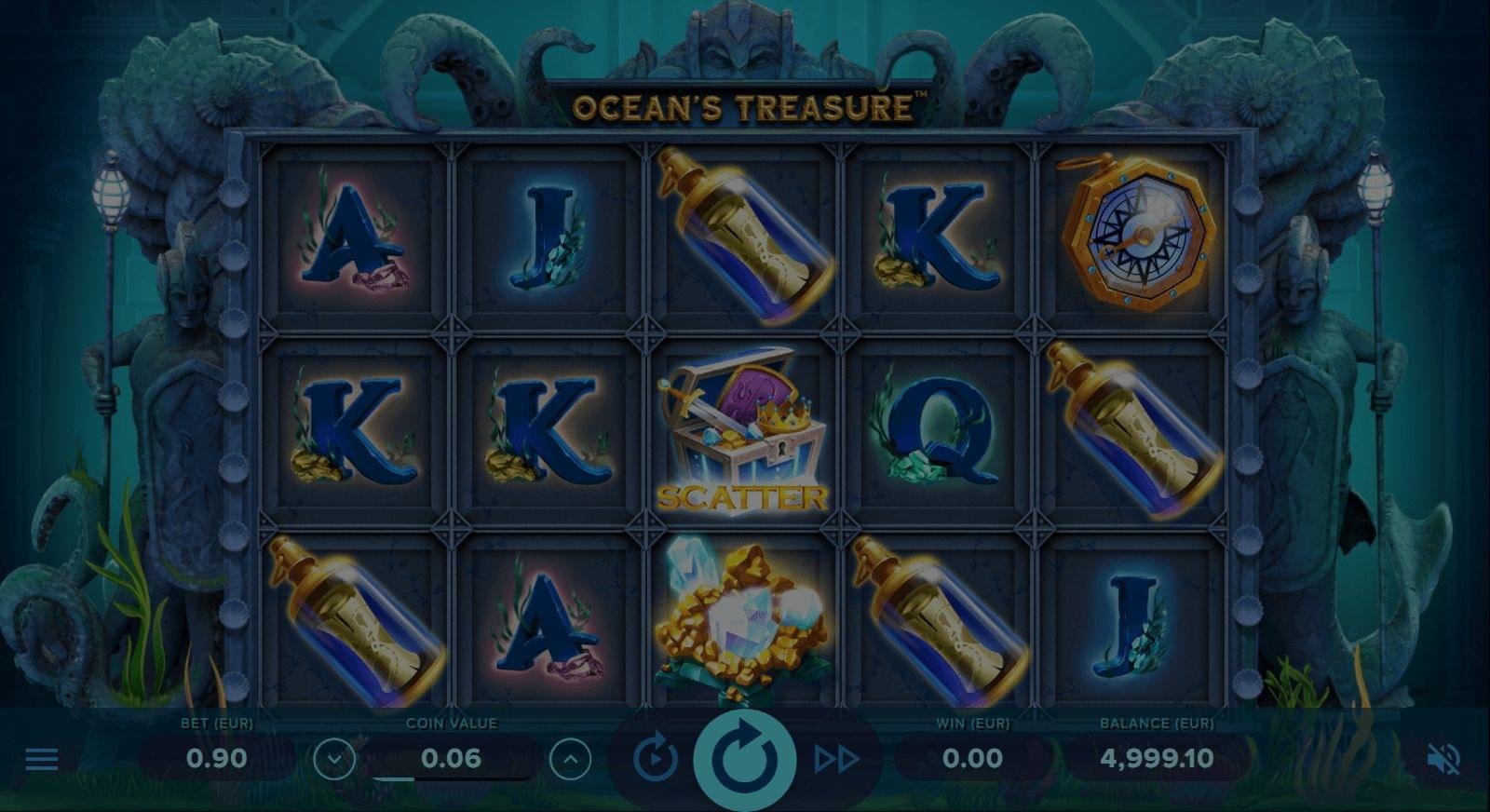Screen dimensions: 1490x812
Task: Decrease the coin value
Action: (334, 760)
